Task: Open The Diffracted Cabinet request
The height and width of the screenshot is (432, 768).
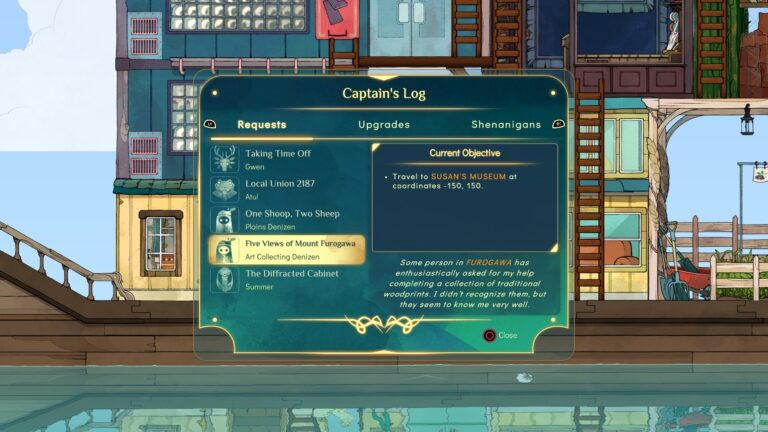Action: coord(286,279)
